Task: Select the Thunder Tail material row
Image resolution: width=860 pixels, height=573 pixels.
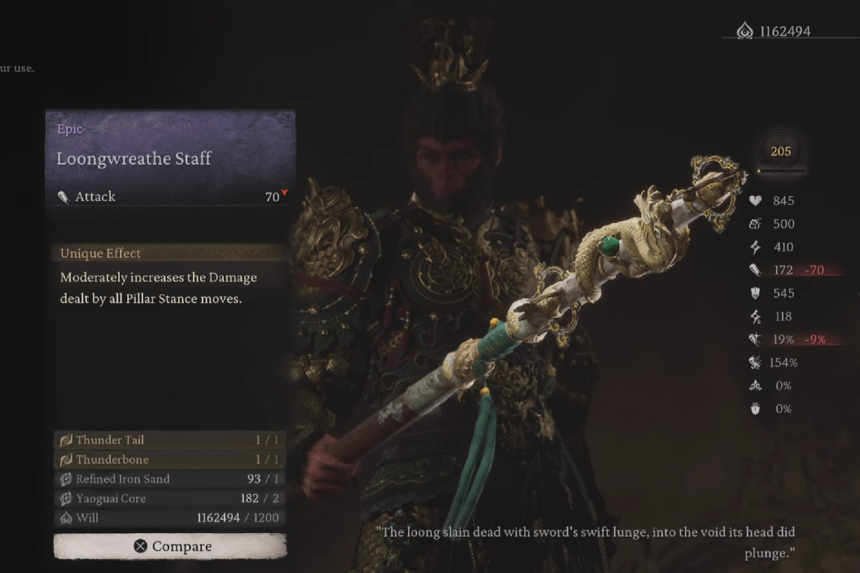Action: tap(170, 440)
